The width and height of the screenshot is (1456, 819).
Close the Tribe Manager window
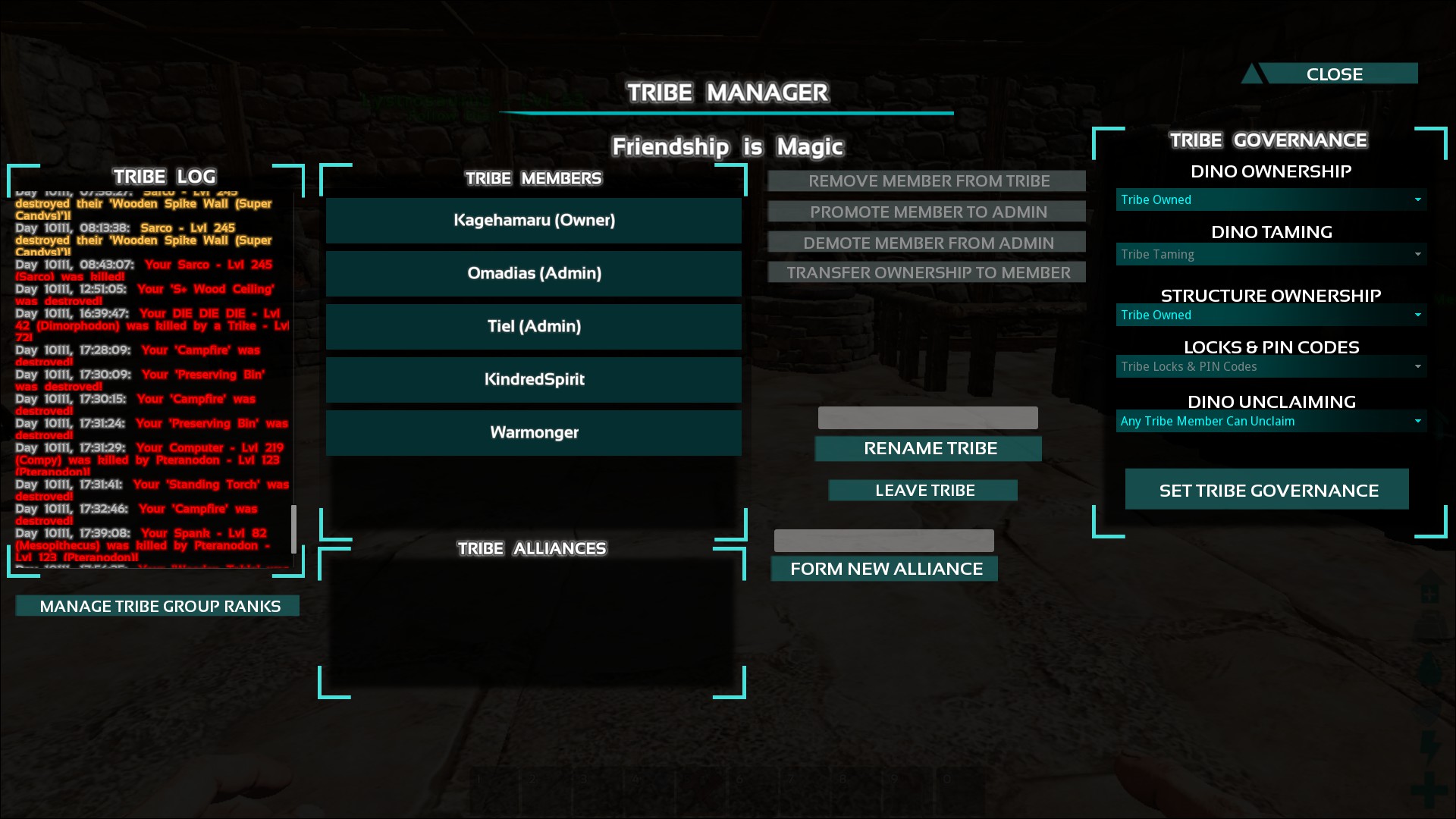tap(1334, 74)
